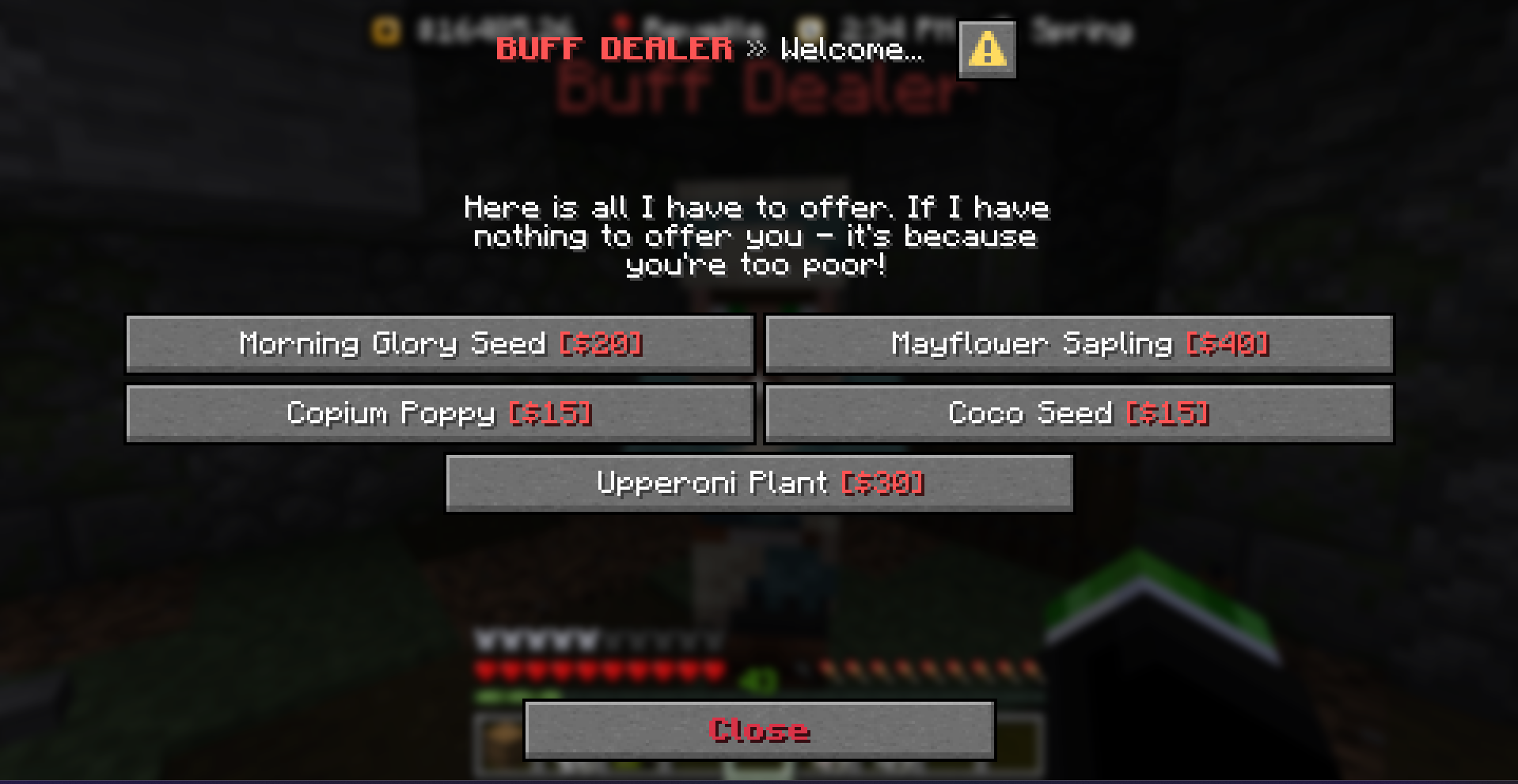Click the experience level number above hotbar
Image resolution: width=1518 pixels, height=784 pixels.
[x=757, y=677]
